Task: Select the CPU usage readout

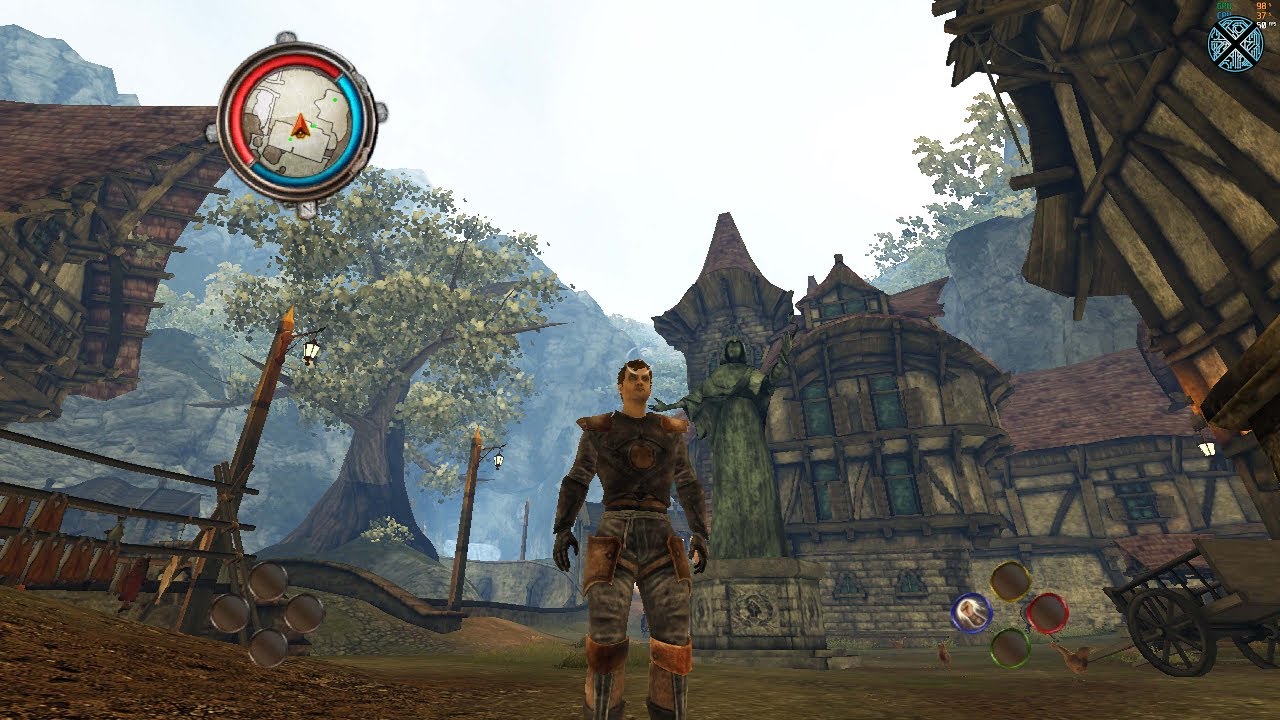Action: point(1224,17)
